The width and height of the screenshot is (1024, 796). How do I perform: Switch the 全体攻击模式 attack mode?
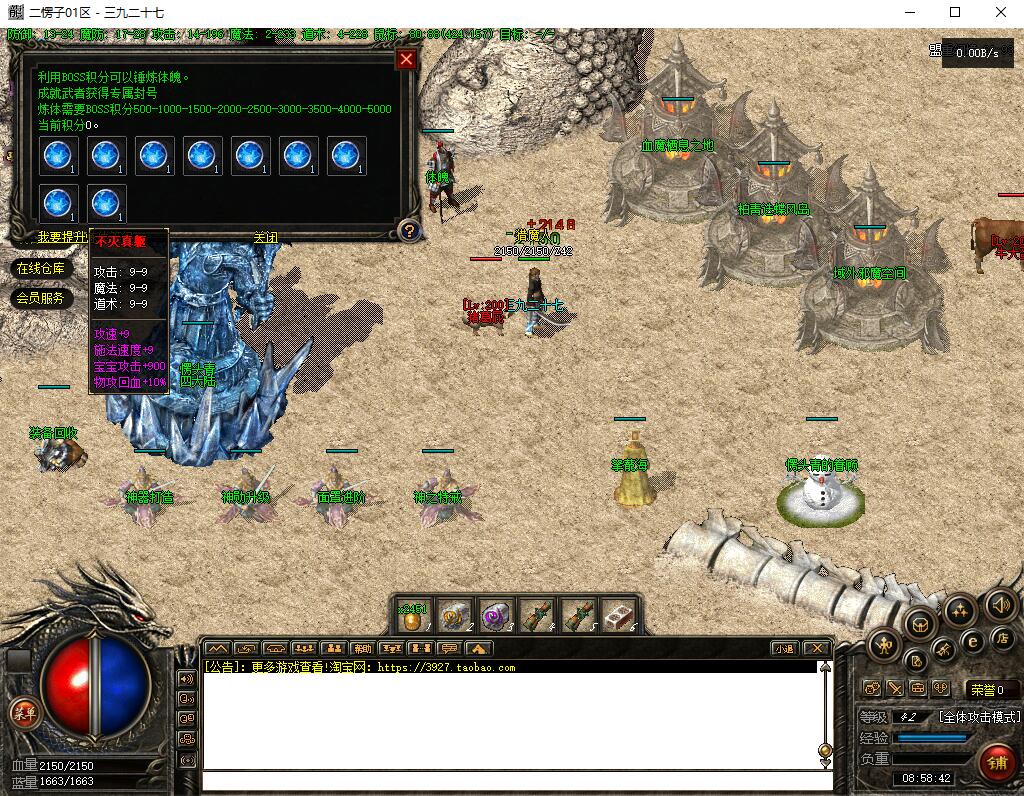click(978, 717)
